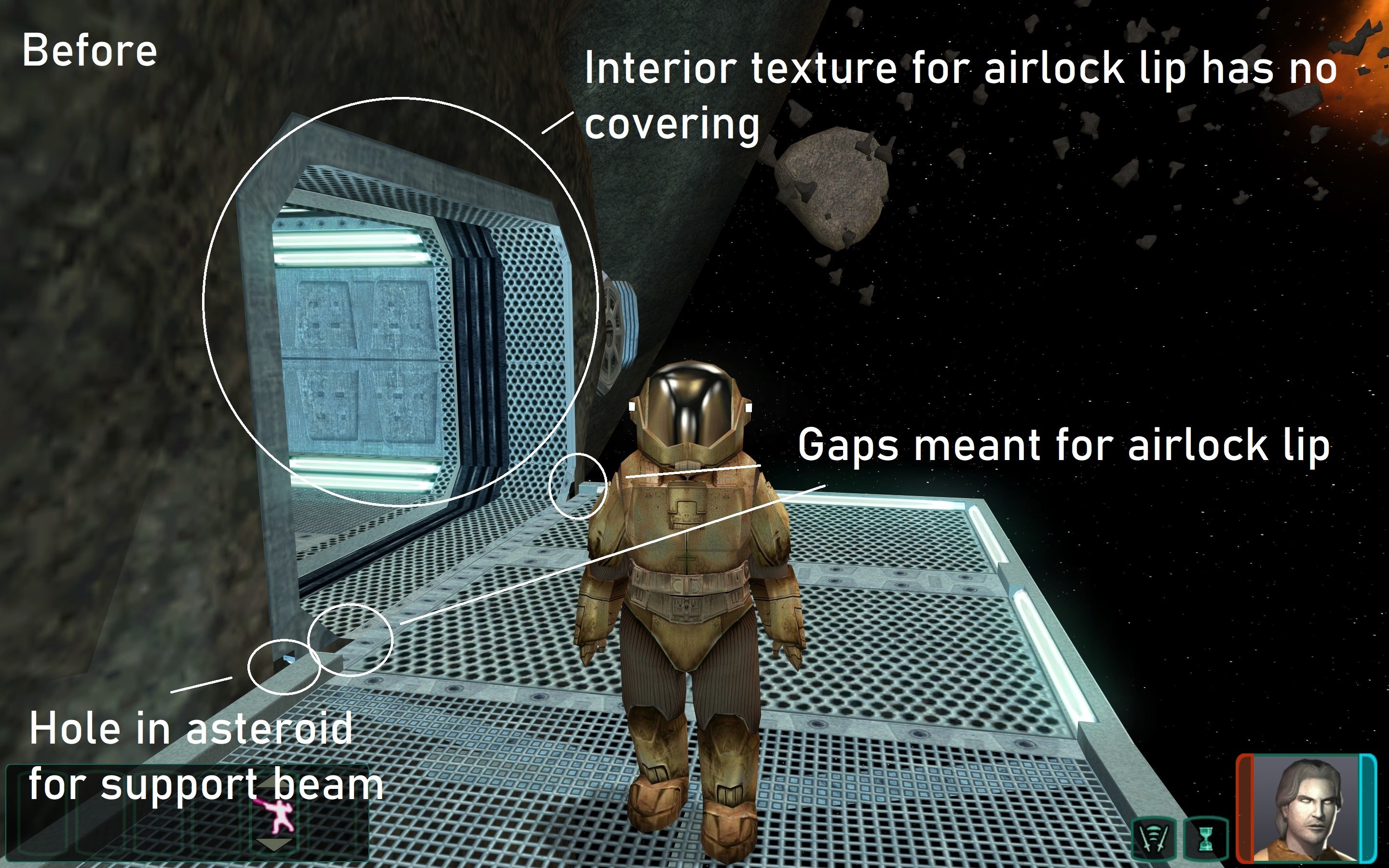
Task: Toggle the crossed swords weapon swap icon
Action: 1154,839
